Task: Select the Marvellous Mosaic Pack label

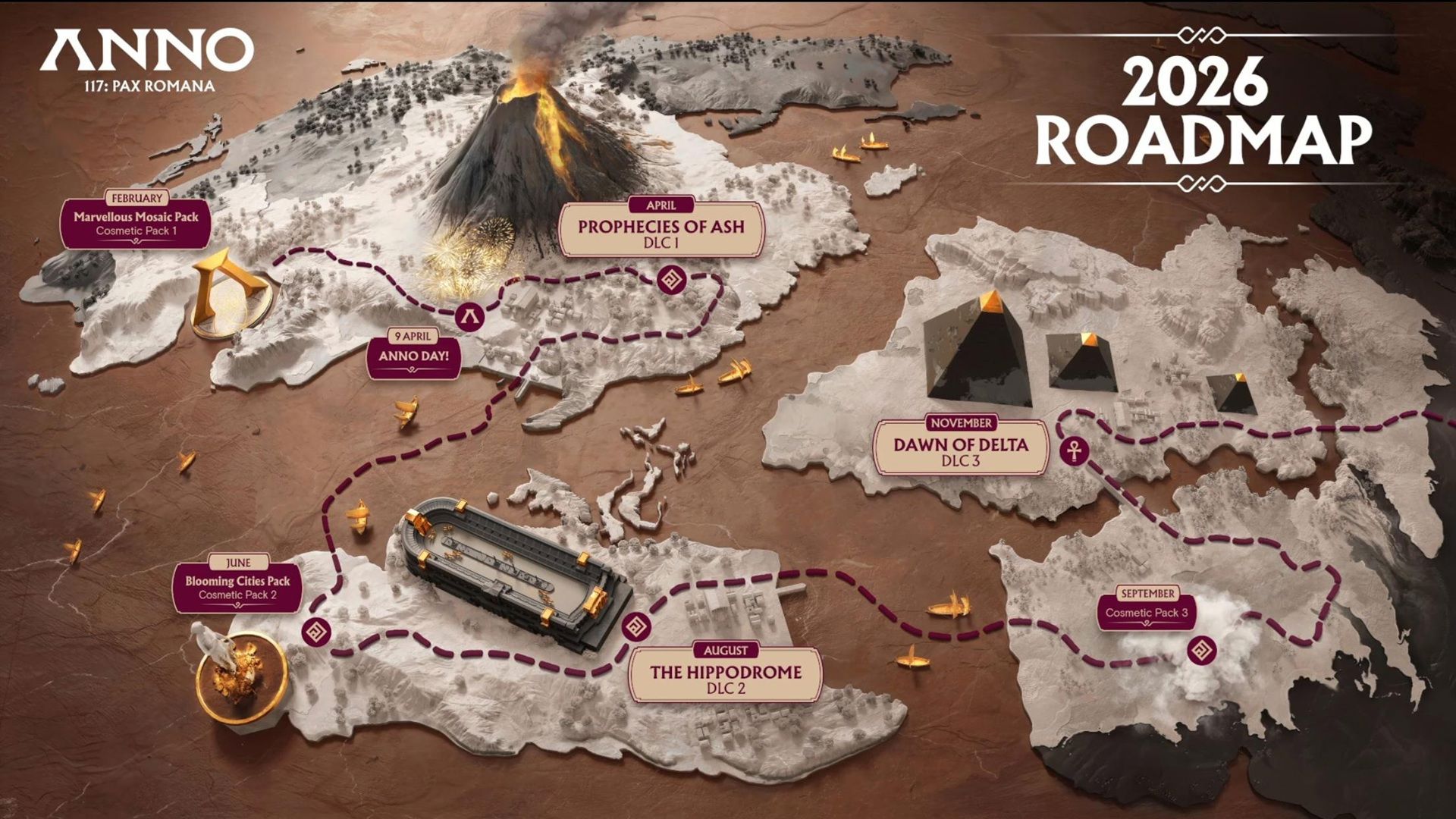Action: [136, 223]
